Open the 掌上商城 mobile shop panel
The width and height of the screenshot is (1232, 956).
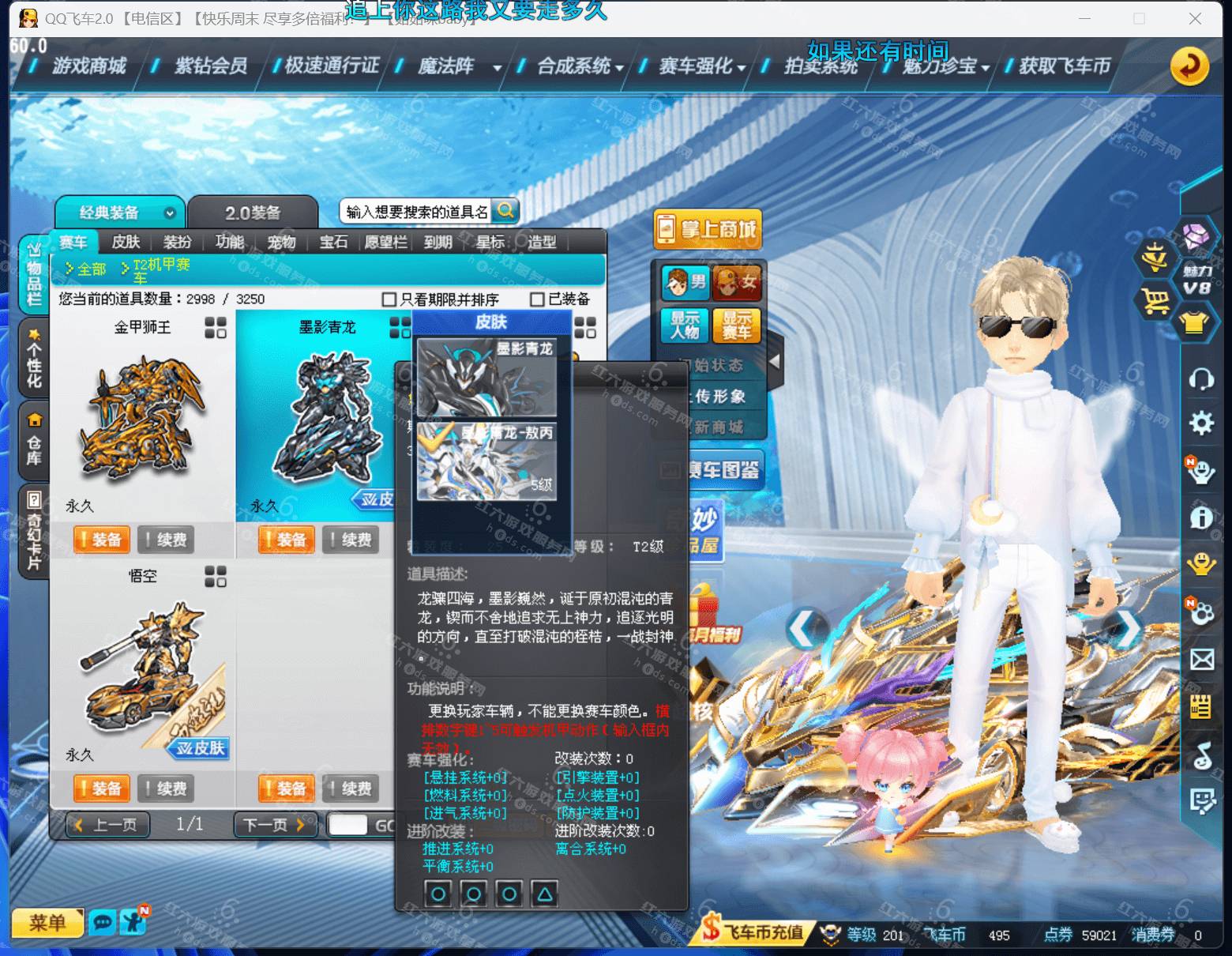(x=708, y=228)
